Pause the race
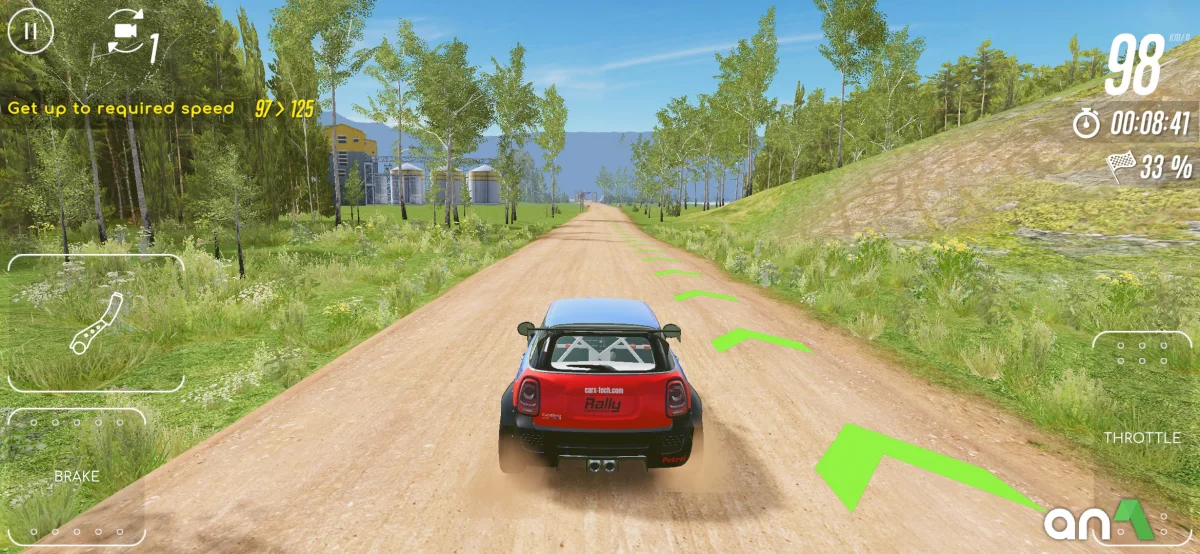 click(x=31, y=31)
